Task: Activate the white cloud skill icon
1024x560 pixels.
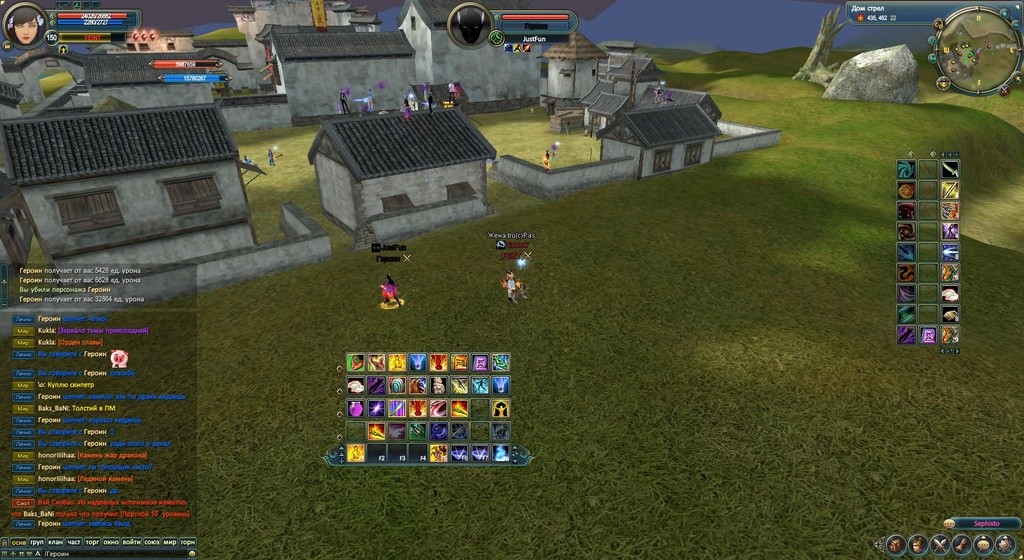Action: 356,385
